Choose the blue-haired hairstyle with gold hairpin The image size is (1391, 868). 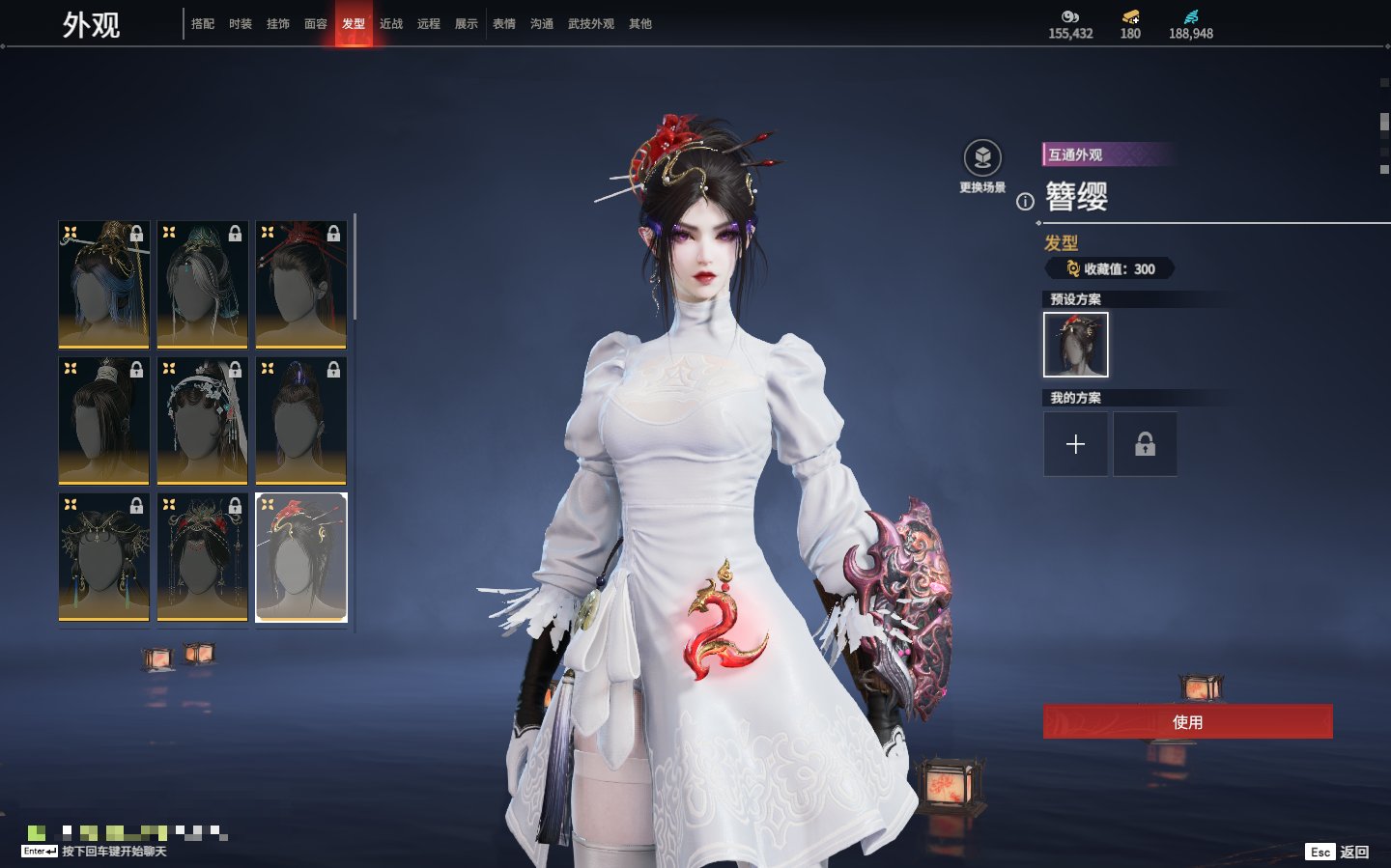pos(104,284)
